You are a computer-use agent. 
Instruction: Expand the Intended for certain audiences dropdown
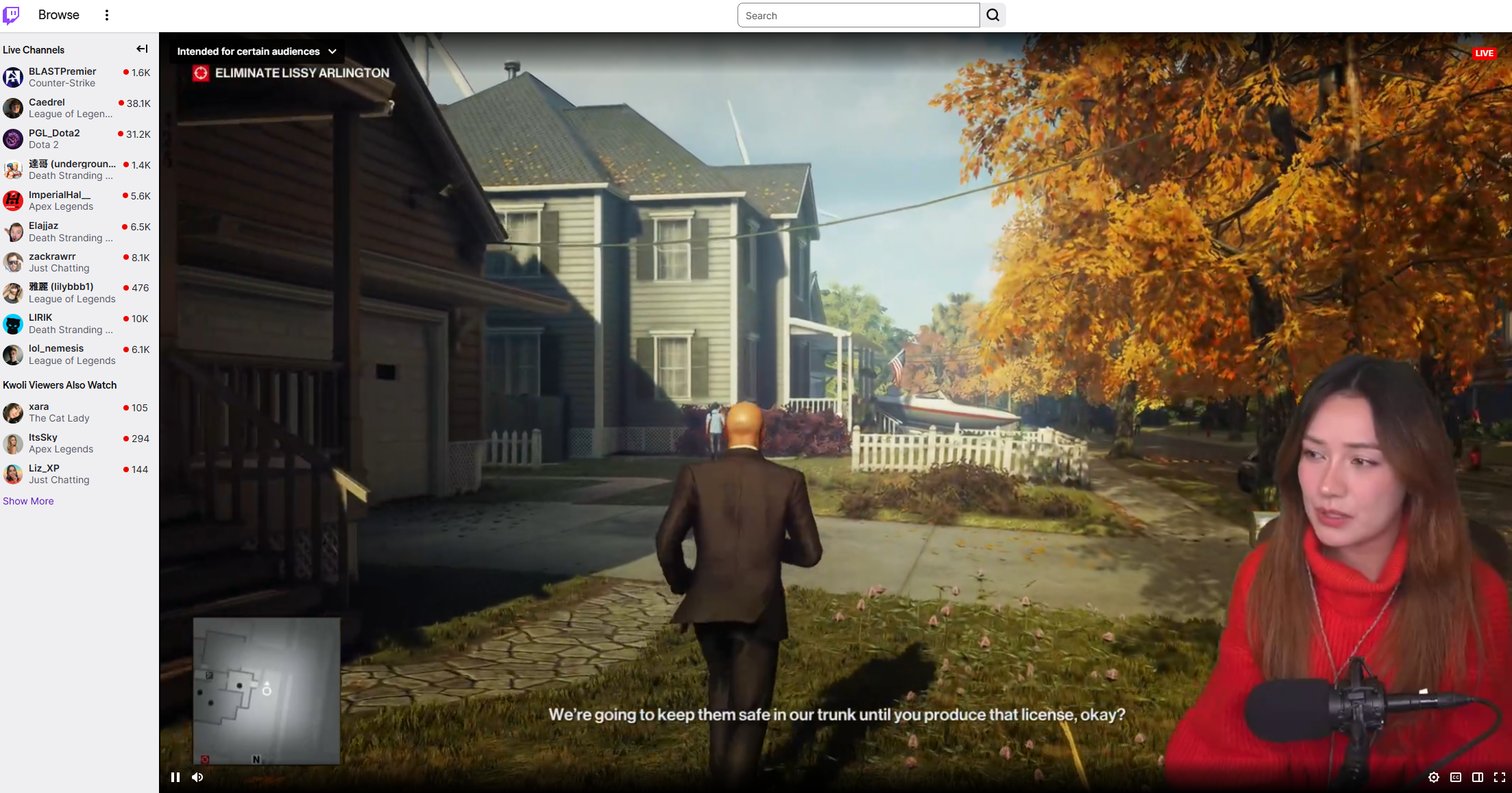[256, 51]
